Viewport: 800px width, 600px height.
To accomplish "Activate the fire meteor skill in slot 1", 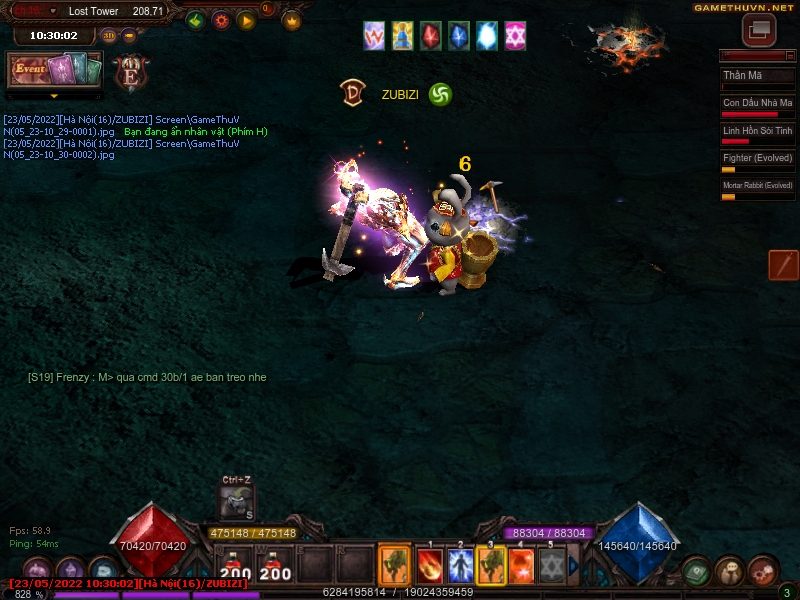I will click(430, 566).
